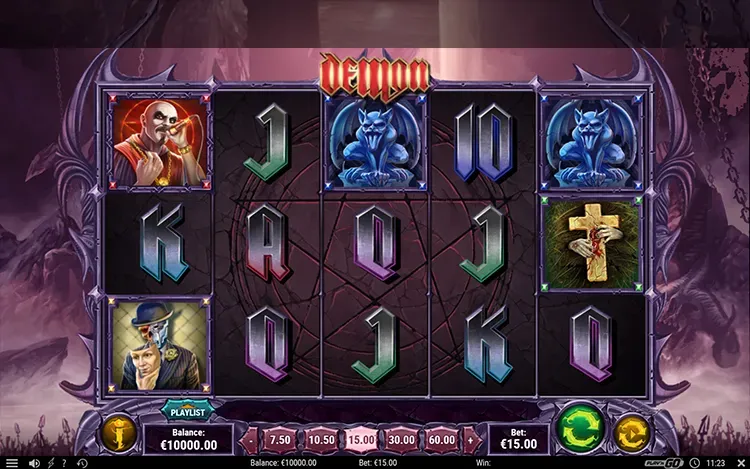Open the question mark help page

coord(68,463)
